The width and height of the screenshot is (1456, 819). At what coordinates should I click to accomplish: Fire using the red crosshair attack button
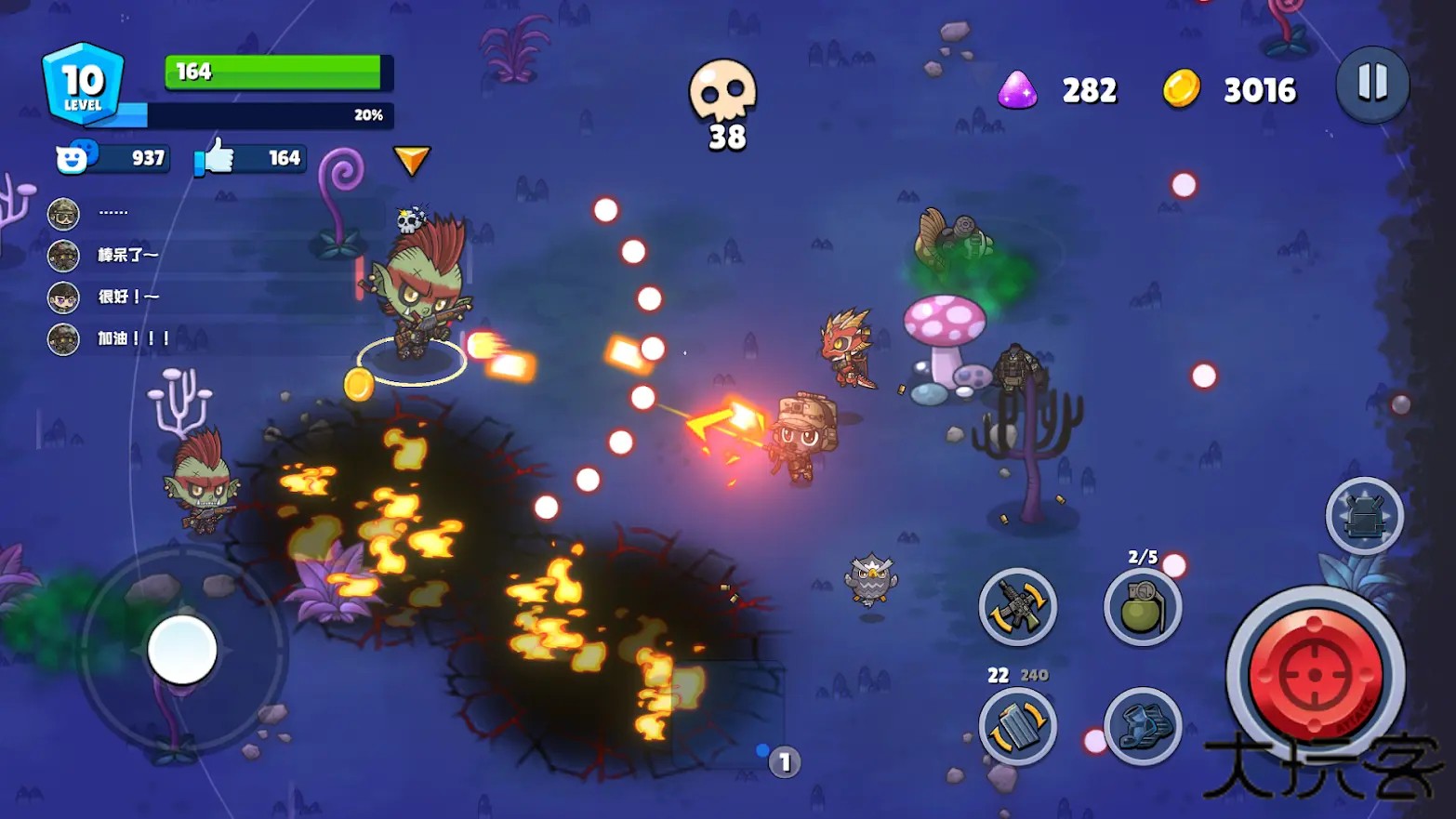point(1315,675)
